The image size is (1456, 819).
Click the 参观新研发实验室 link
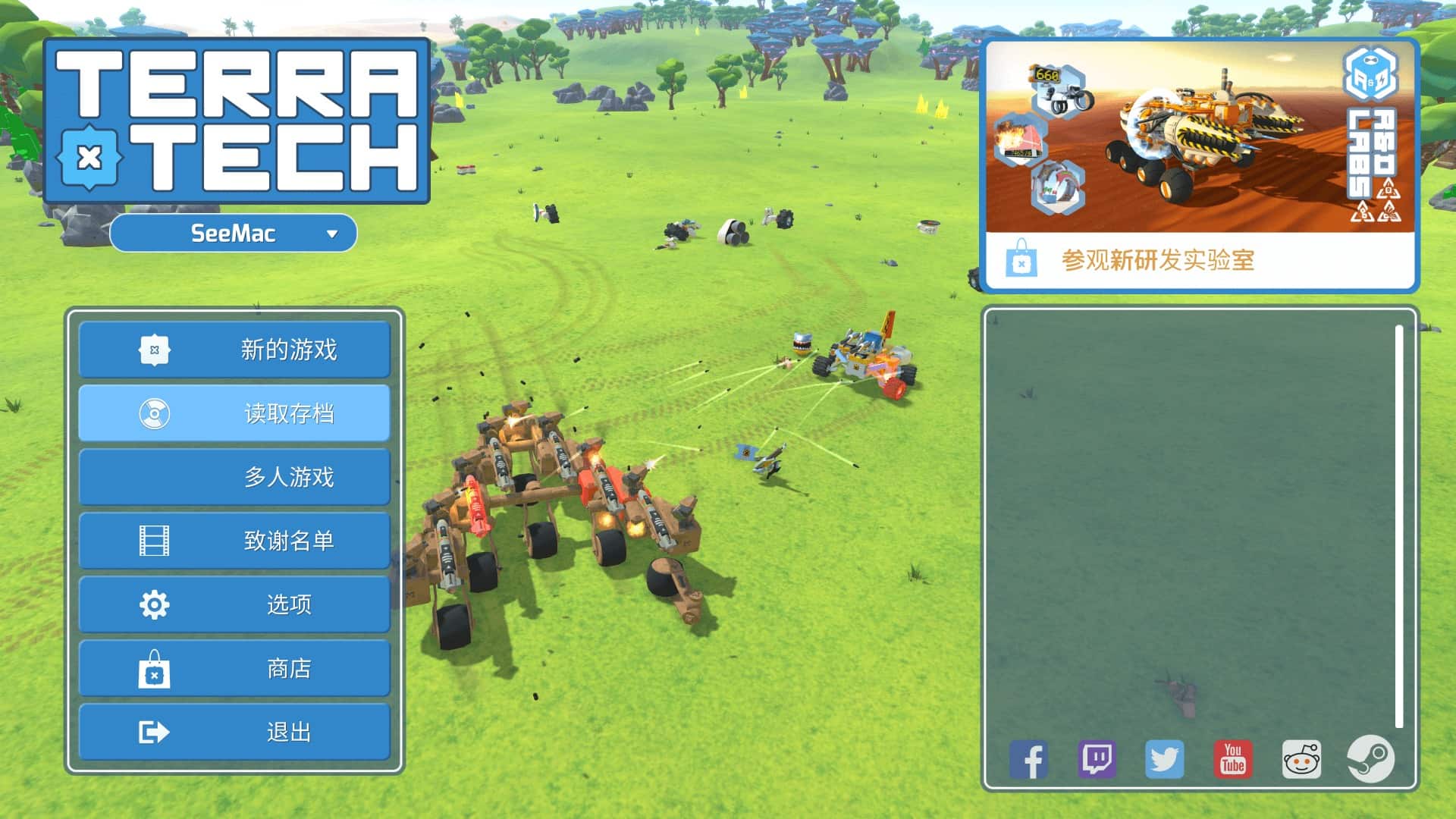tap(1157, 261)
